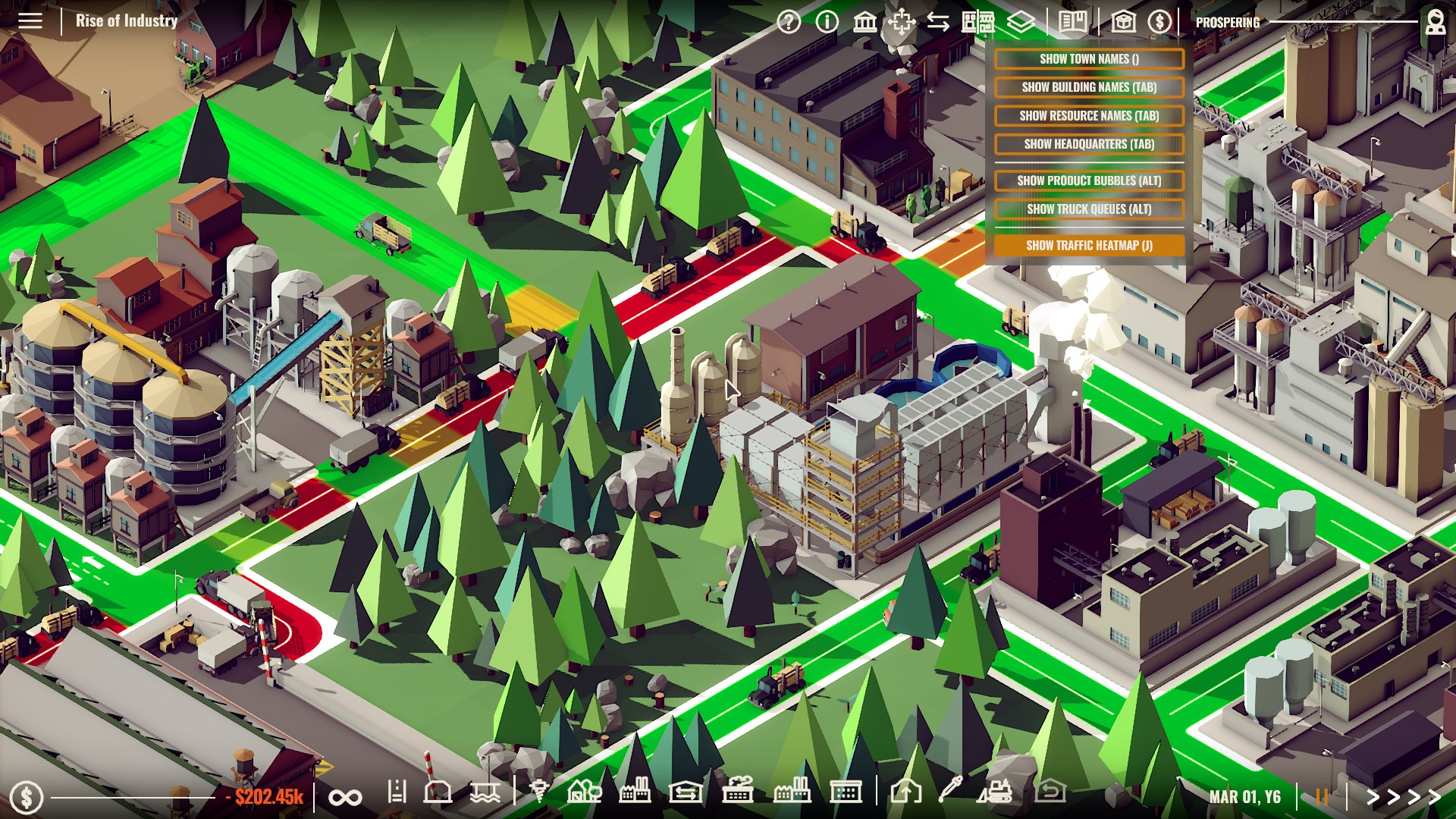Open the finances dollar icon
This screenshot has height=819, width=1456.
pyautogui.click(x=1160, y=22)
